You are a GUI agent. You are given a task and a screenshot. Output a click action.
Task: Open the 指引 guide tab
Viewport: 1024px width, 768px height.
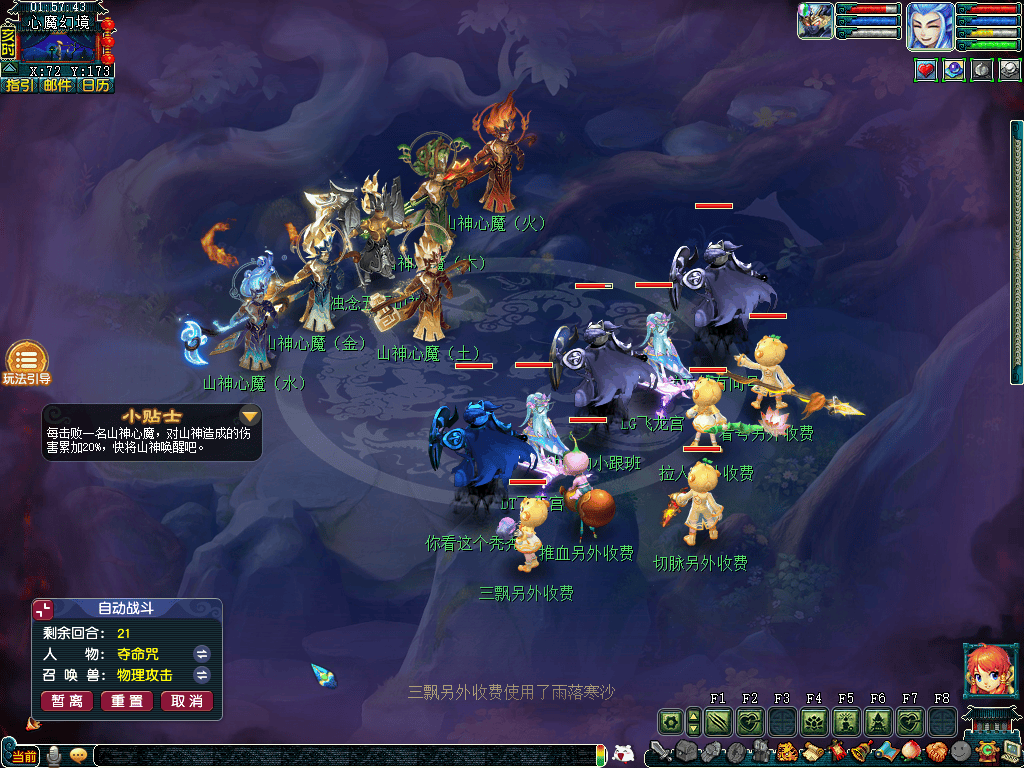tap(19, 86)
